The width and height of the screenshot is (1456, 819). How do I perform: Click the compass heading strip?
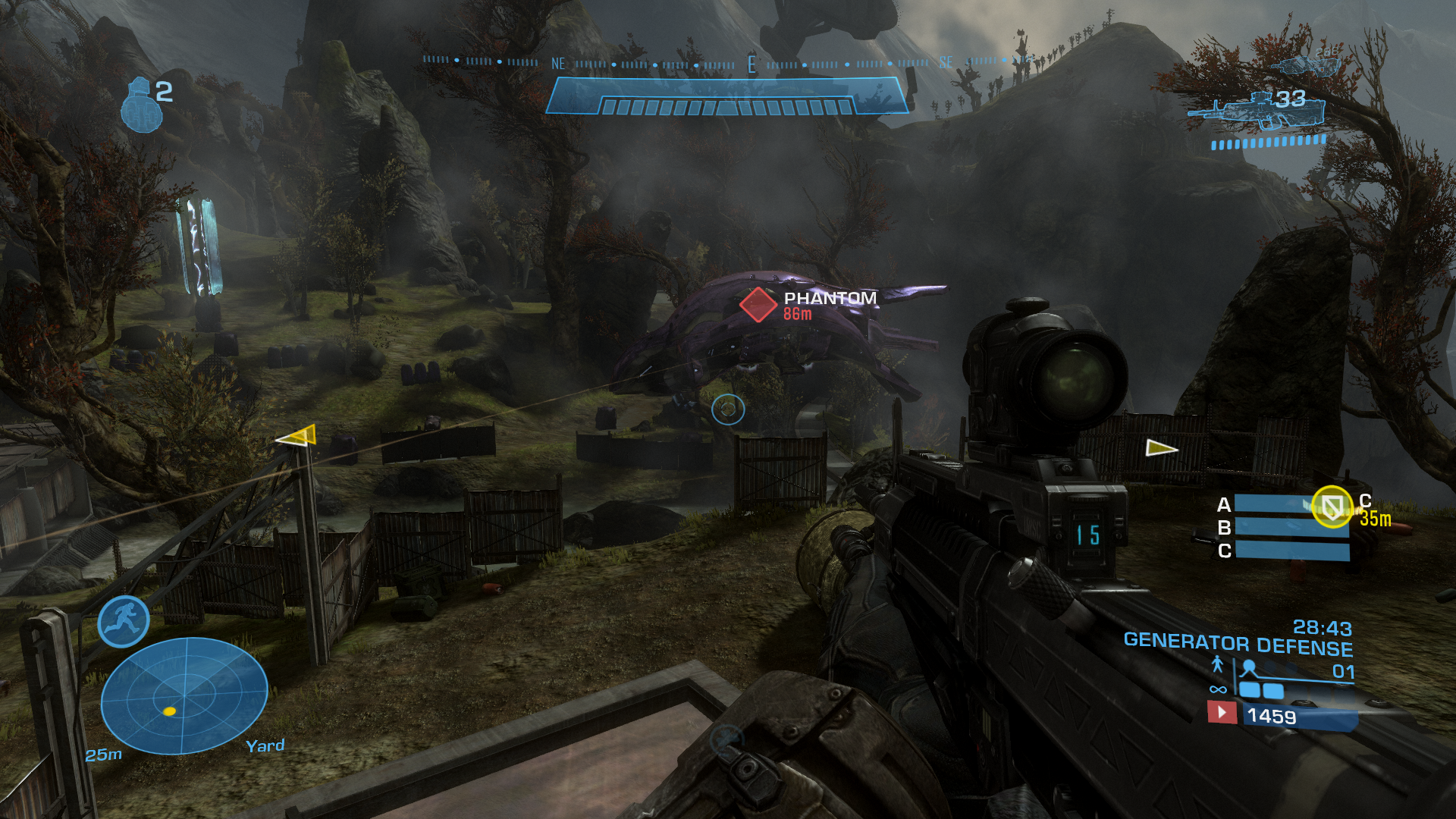726,63
